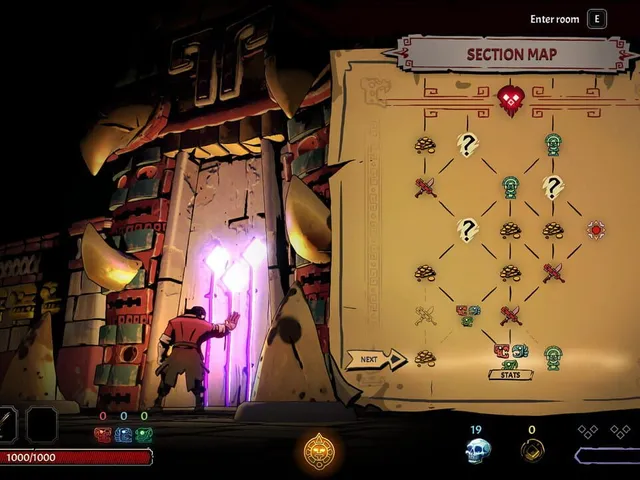Click the golden sun medallion icon
This screenshot has width=640, height=480.
click(x=320, y=451)
